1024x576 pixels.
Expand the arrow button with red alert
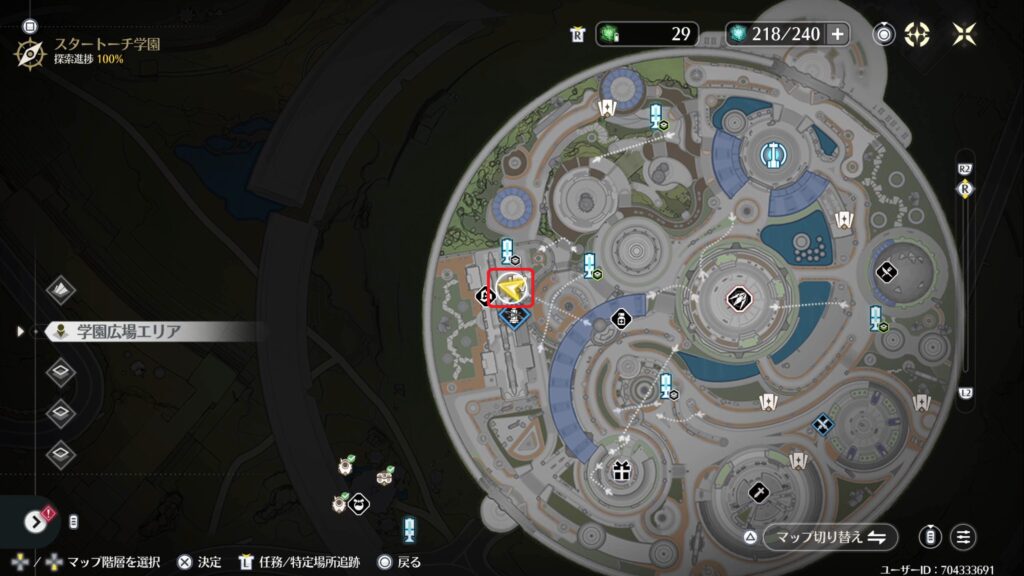[37, 521]
